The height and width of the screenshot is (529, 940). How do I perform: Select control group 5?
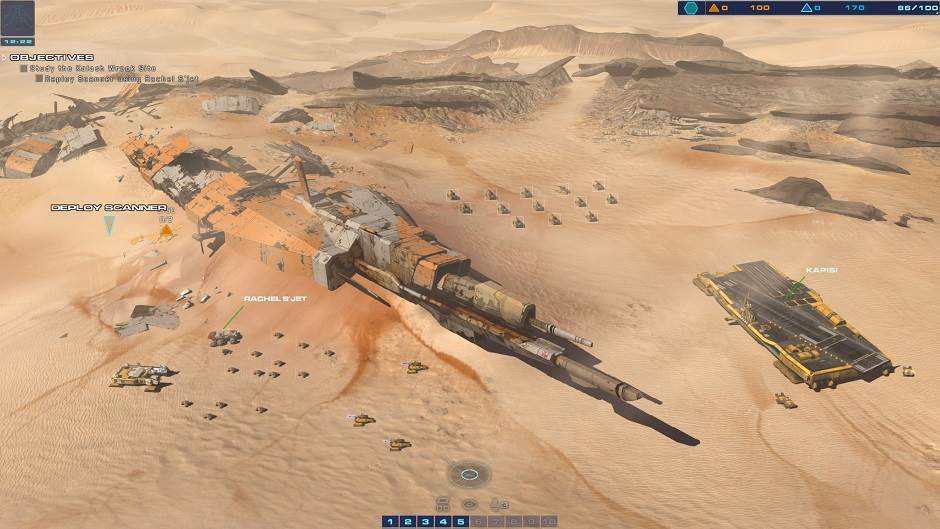point(460,521)
